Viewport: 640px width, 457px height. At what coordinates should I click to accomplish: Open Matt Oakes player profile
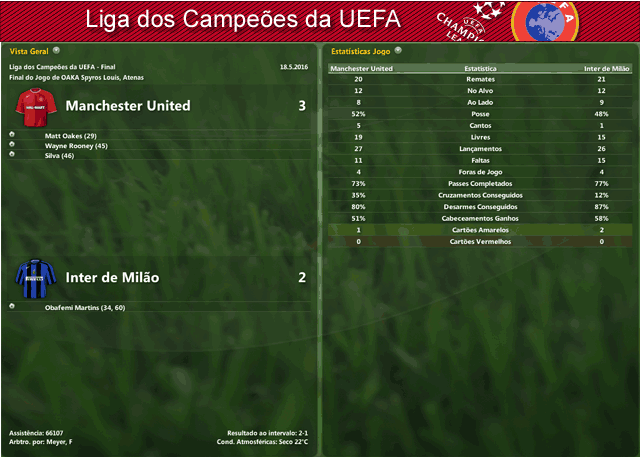point(70,135)
